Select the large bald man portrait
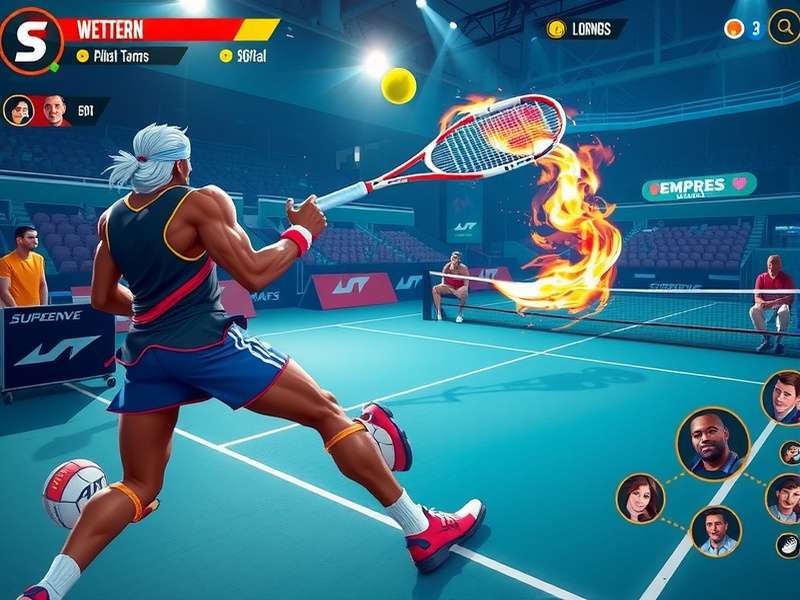 (x=712, y=443)
